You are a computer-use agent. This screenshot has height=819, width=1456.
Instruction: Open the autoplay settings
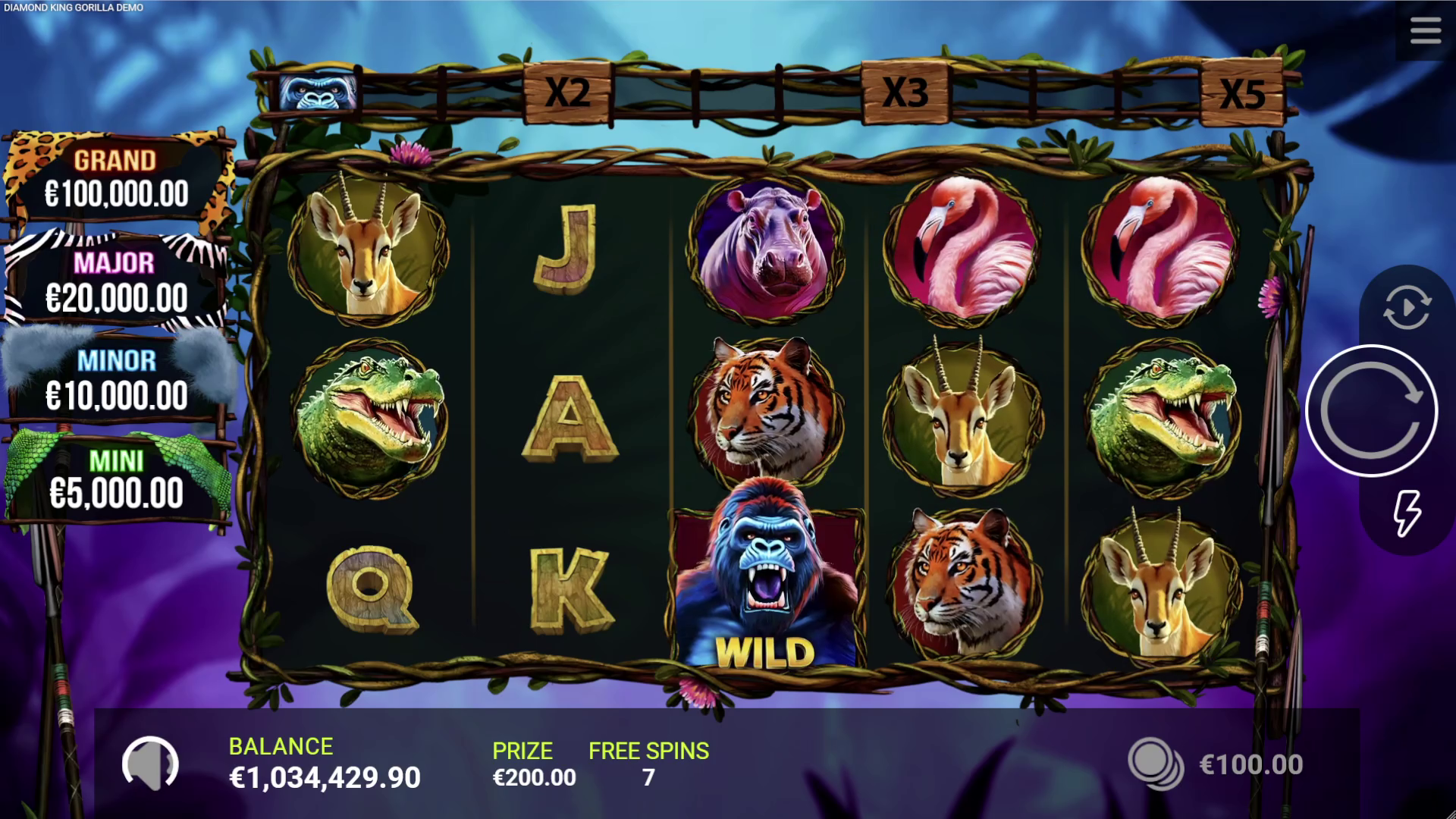(x=1407, y=306)
